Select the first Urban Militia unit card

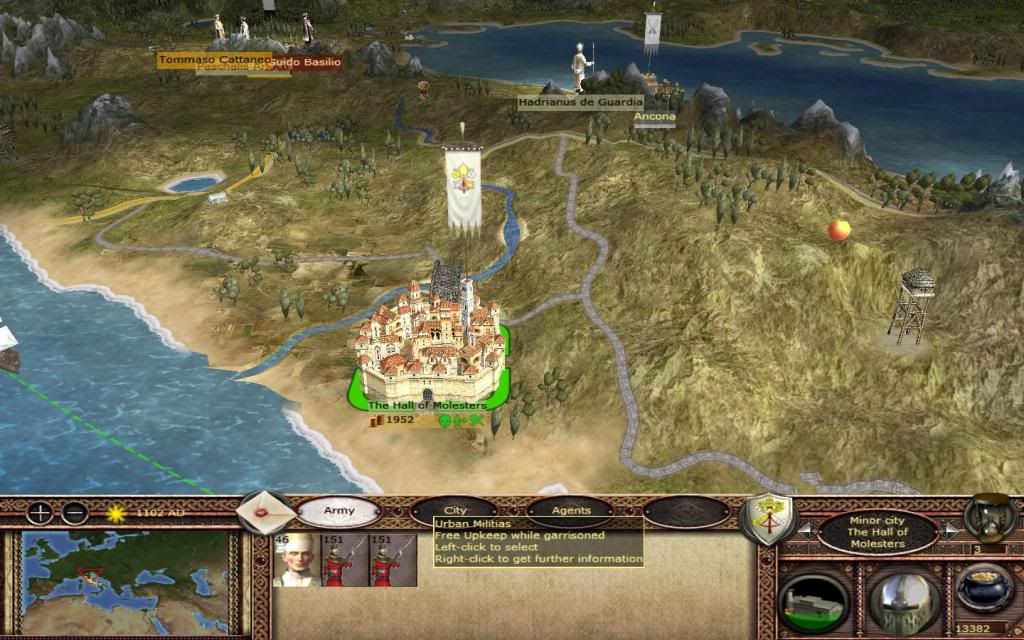[344, 560]
